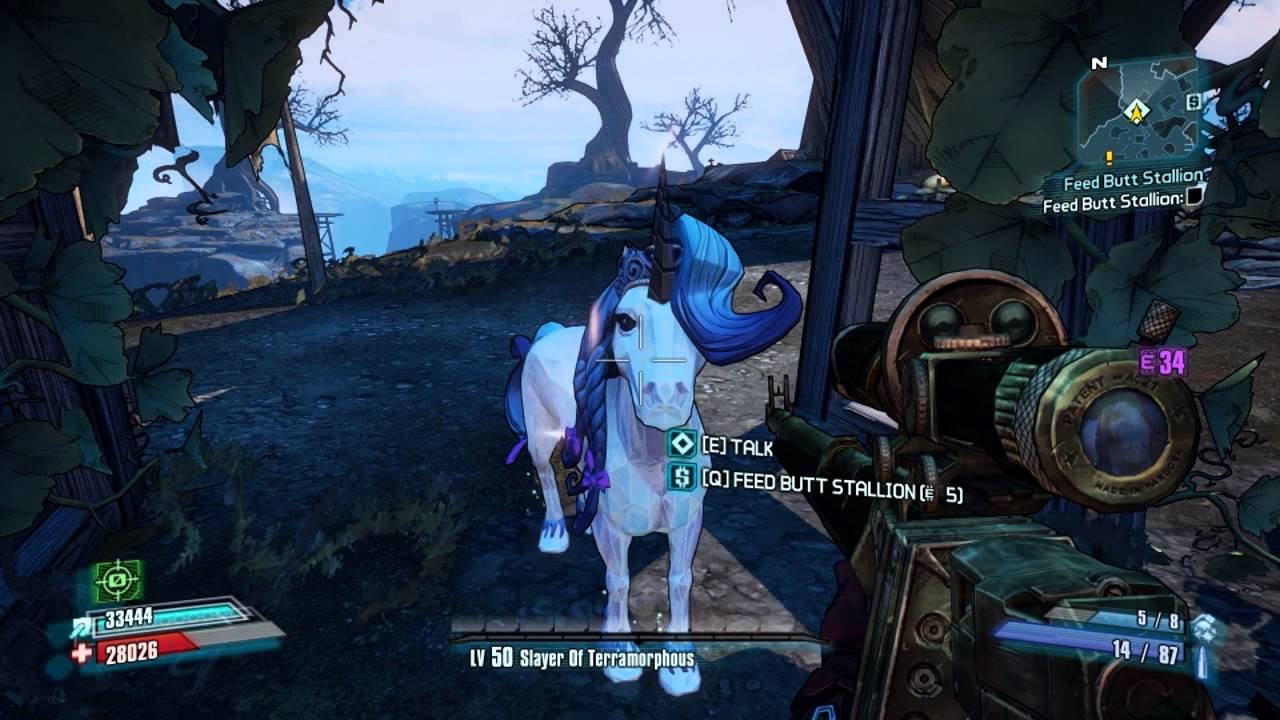
Task: Choose the Feed Butt Stallion option
Action: [682, 478]
